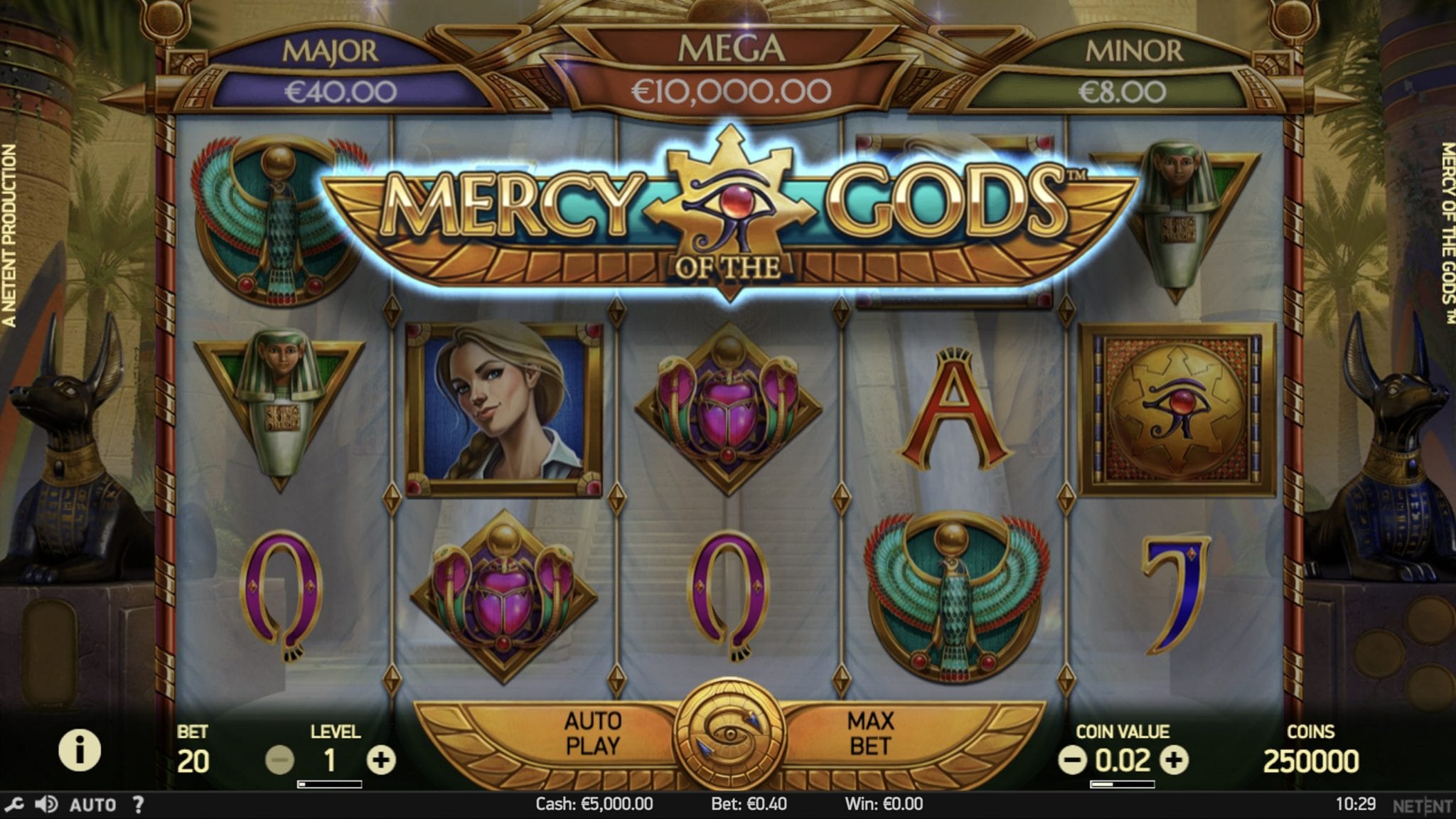Show game help via the question mark
The image size is (1456, 819).
(139, 805)
